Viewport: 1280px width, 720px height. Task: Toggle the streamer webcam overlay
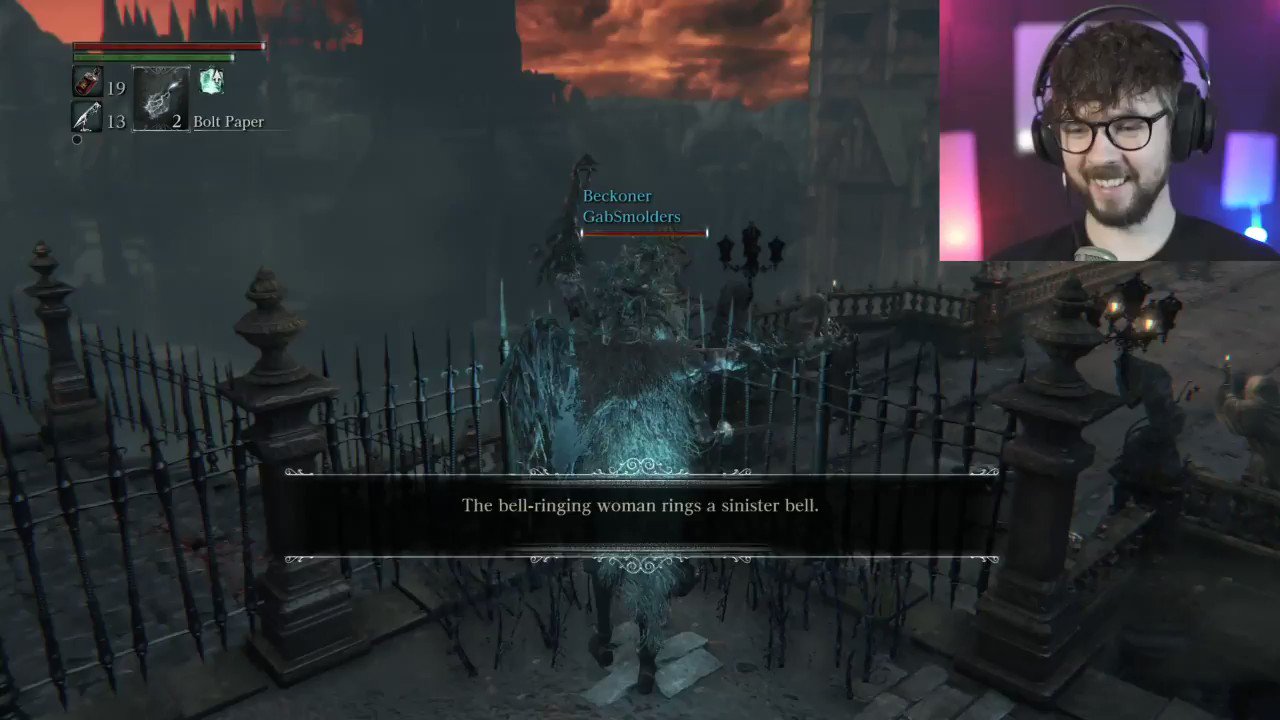point(1110,130)
